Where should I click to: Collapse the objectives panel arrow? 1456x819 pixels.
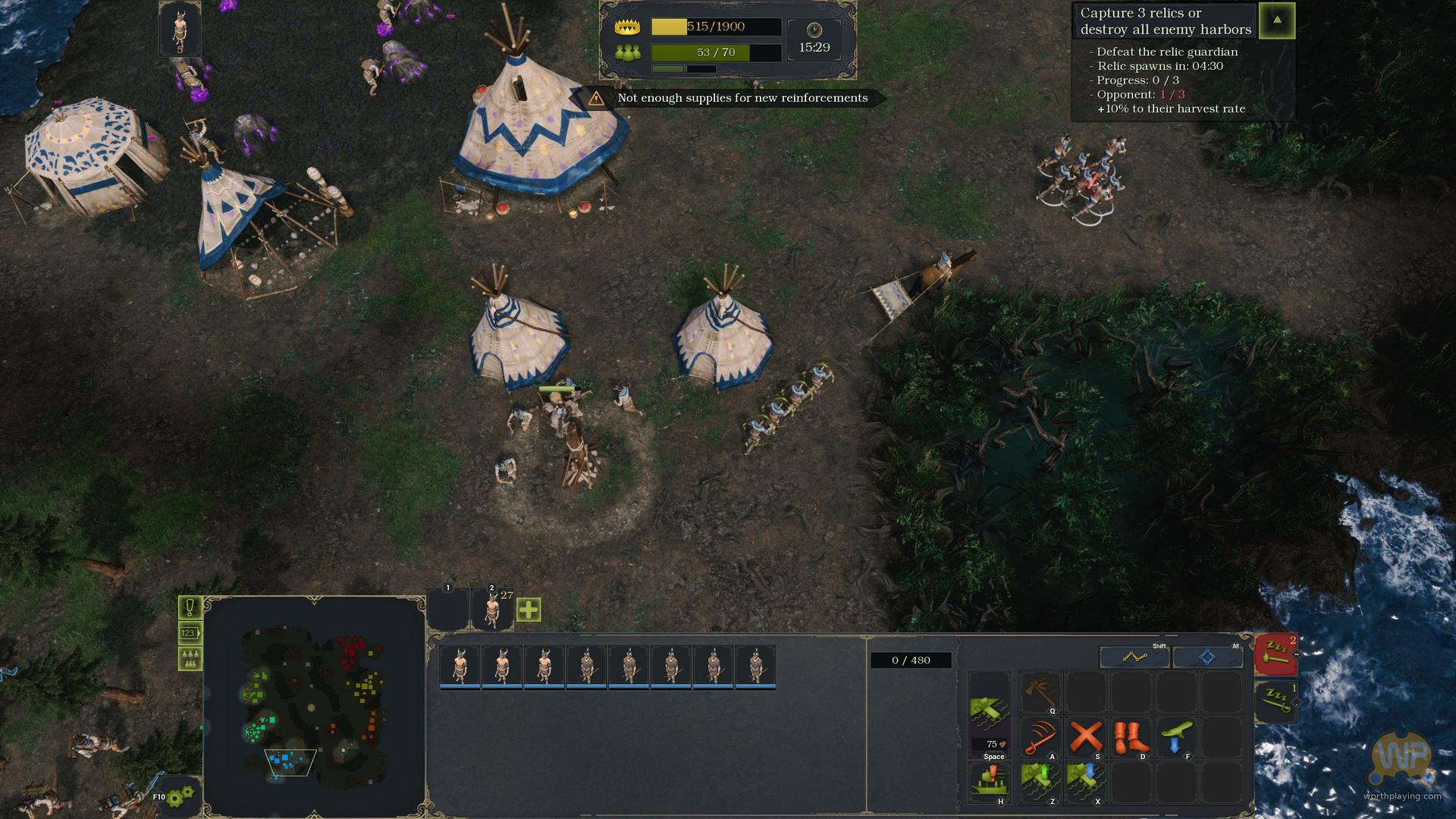[1277, 20]
